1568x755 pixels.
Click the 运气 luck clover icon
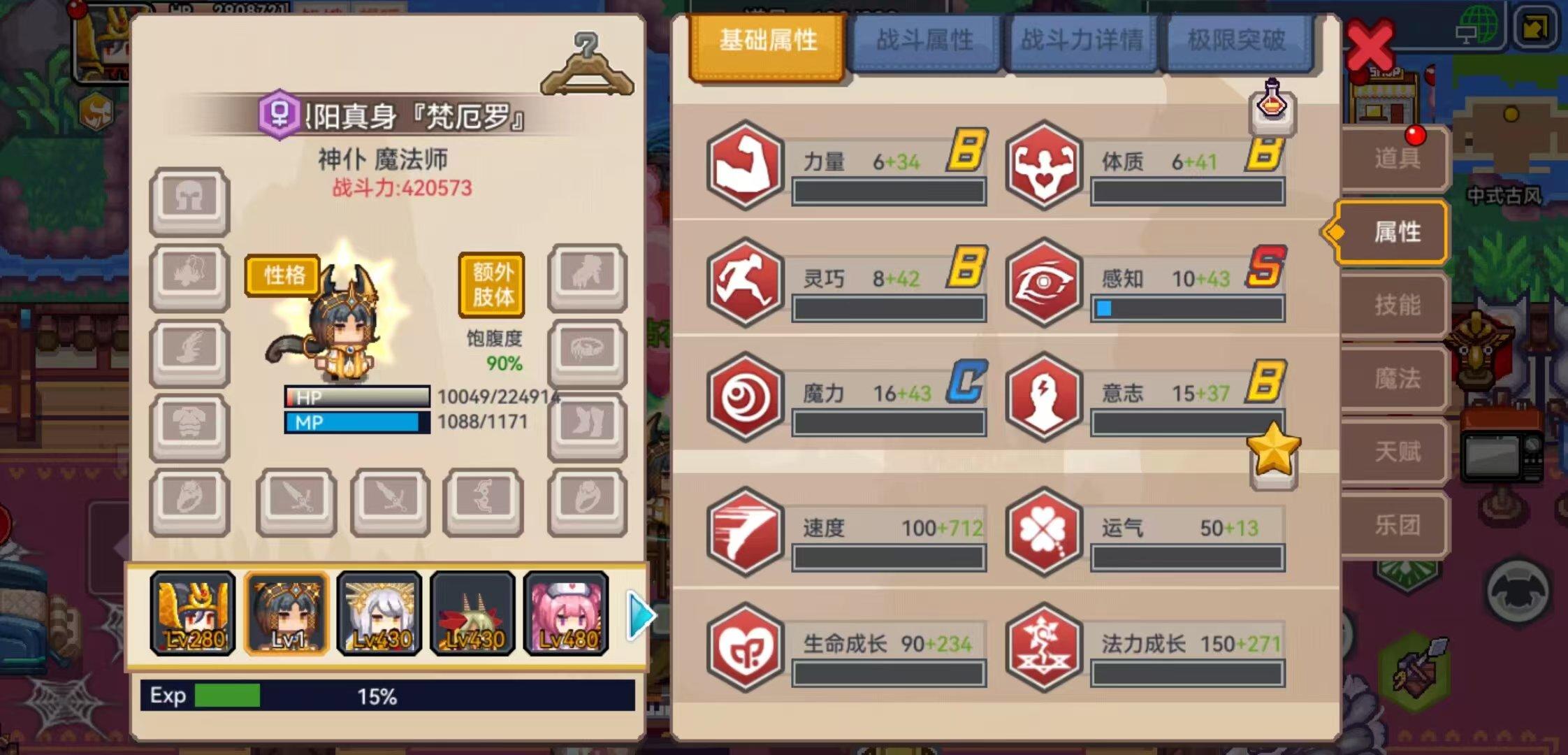click(x=1044, y=533)
